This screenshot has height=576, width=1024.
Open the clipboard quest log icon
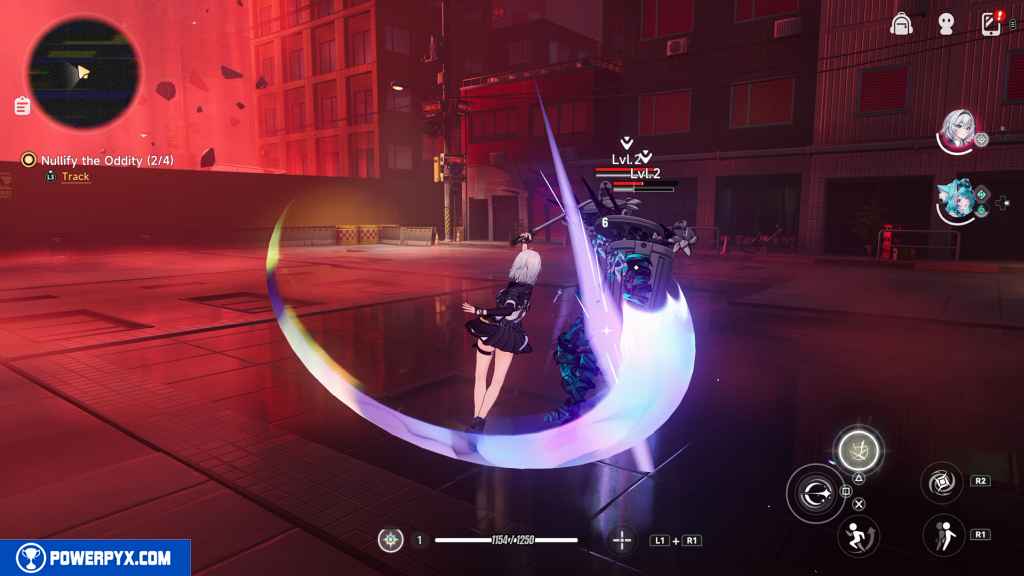click(x=21, y=105)
